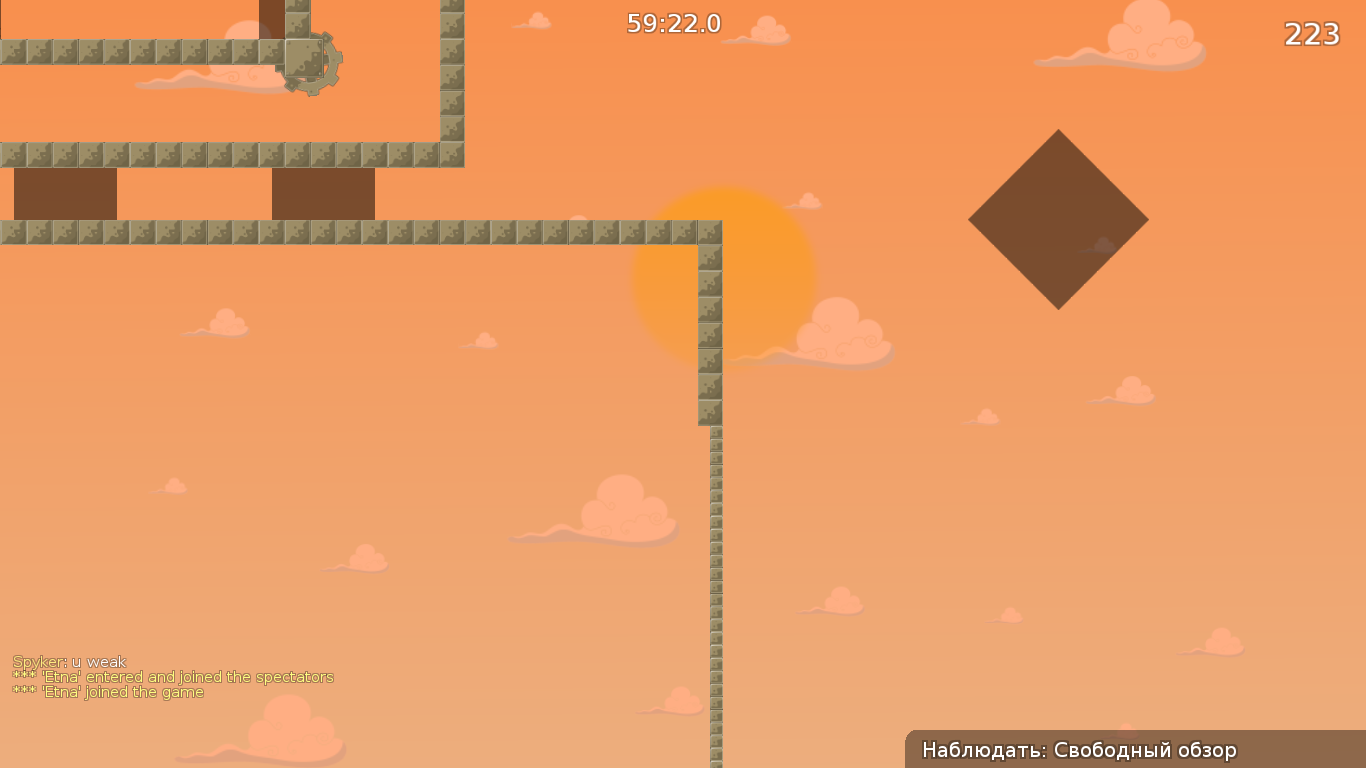Select the brown diamond block in the sky
This screenshot has width=1366, height=768.
(1059, 216)
